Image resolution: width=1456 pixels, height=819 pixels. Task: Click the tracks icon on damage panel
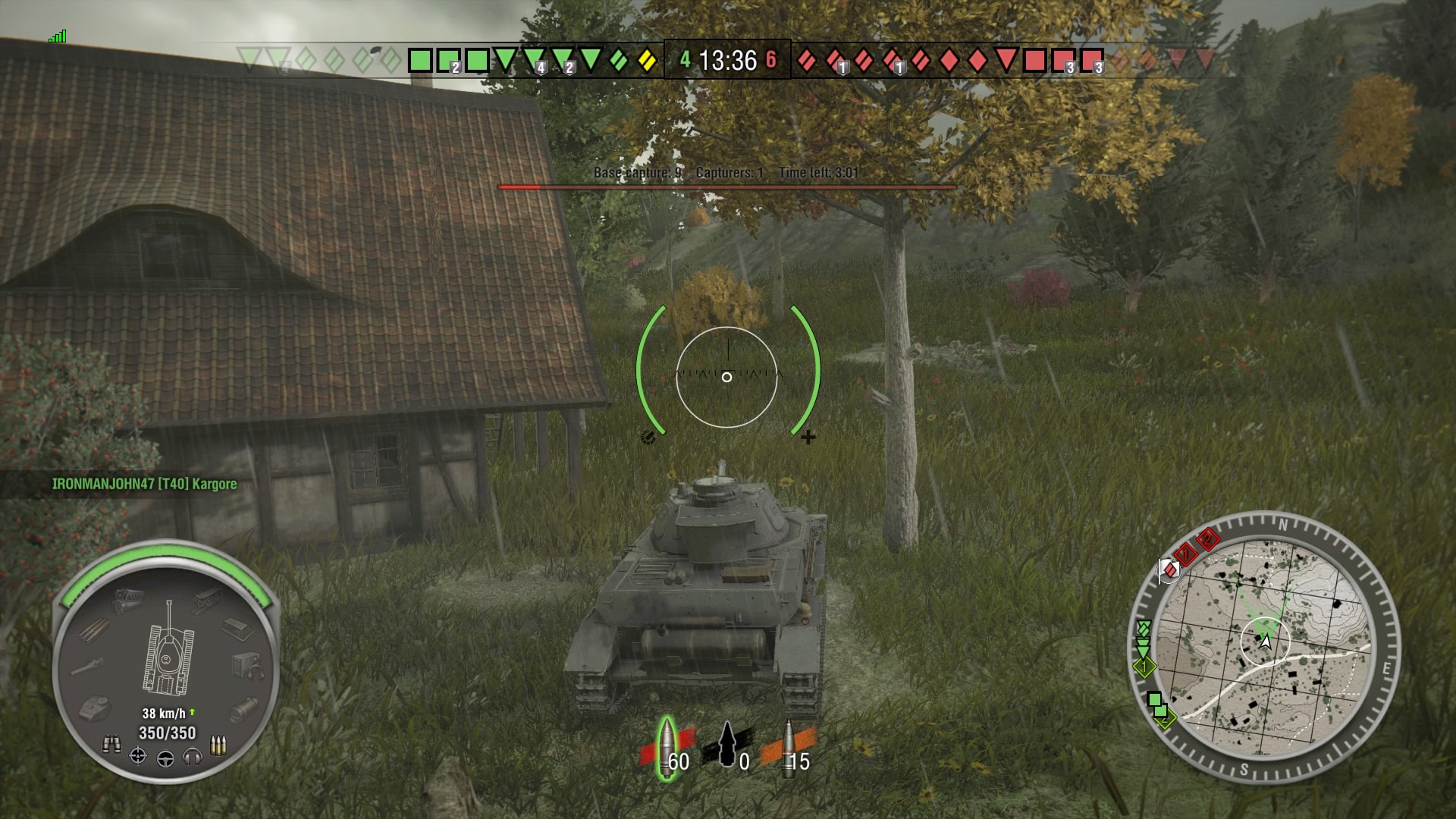207,599
